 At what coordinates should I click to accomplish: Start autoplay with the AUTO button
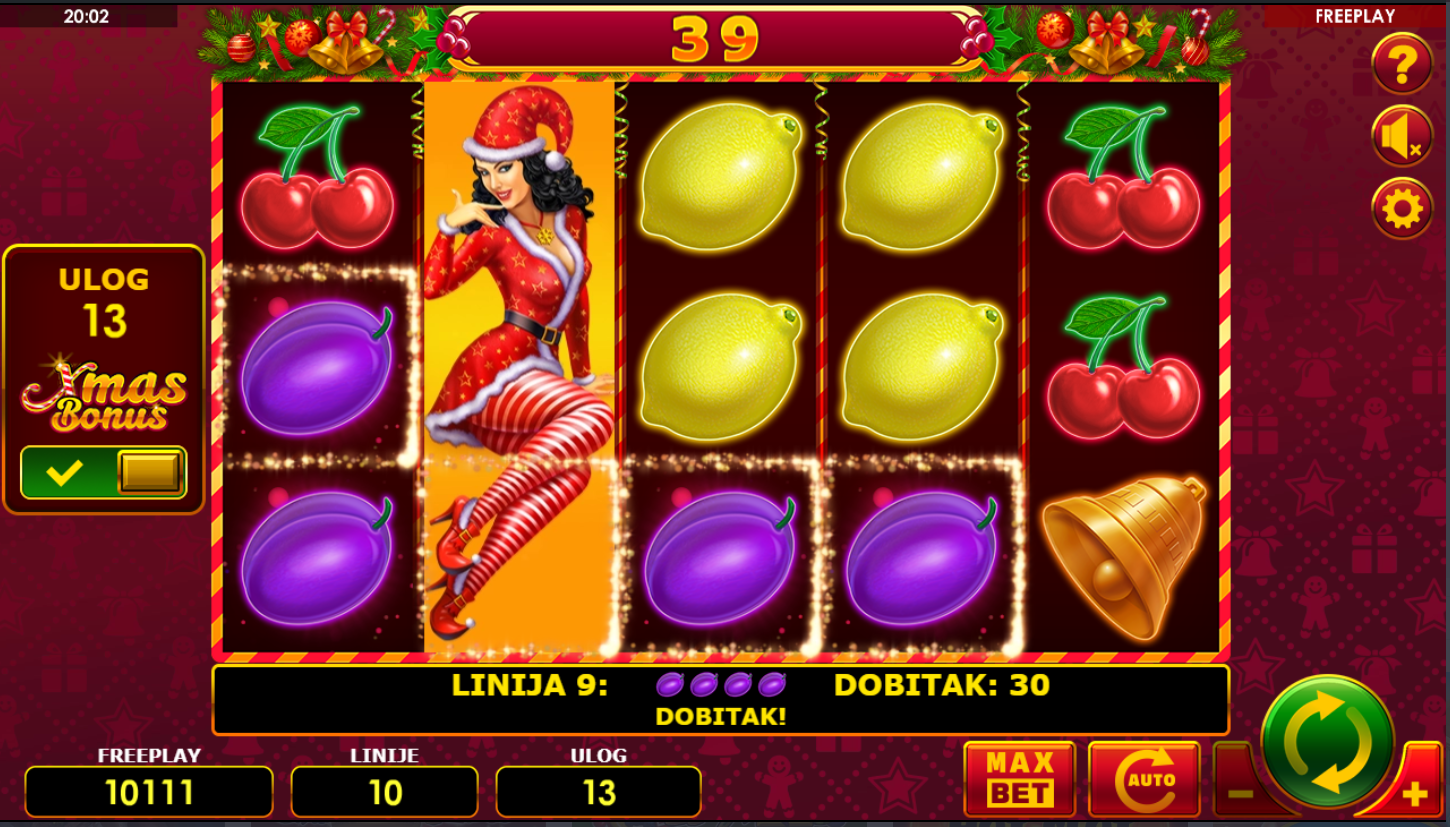(1143, 779)
